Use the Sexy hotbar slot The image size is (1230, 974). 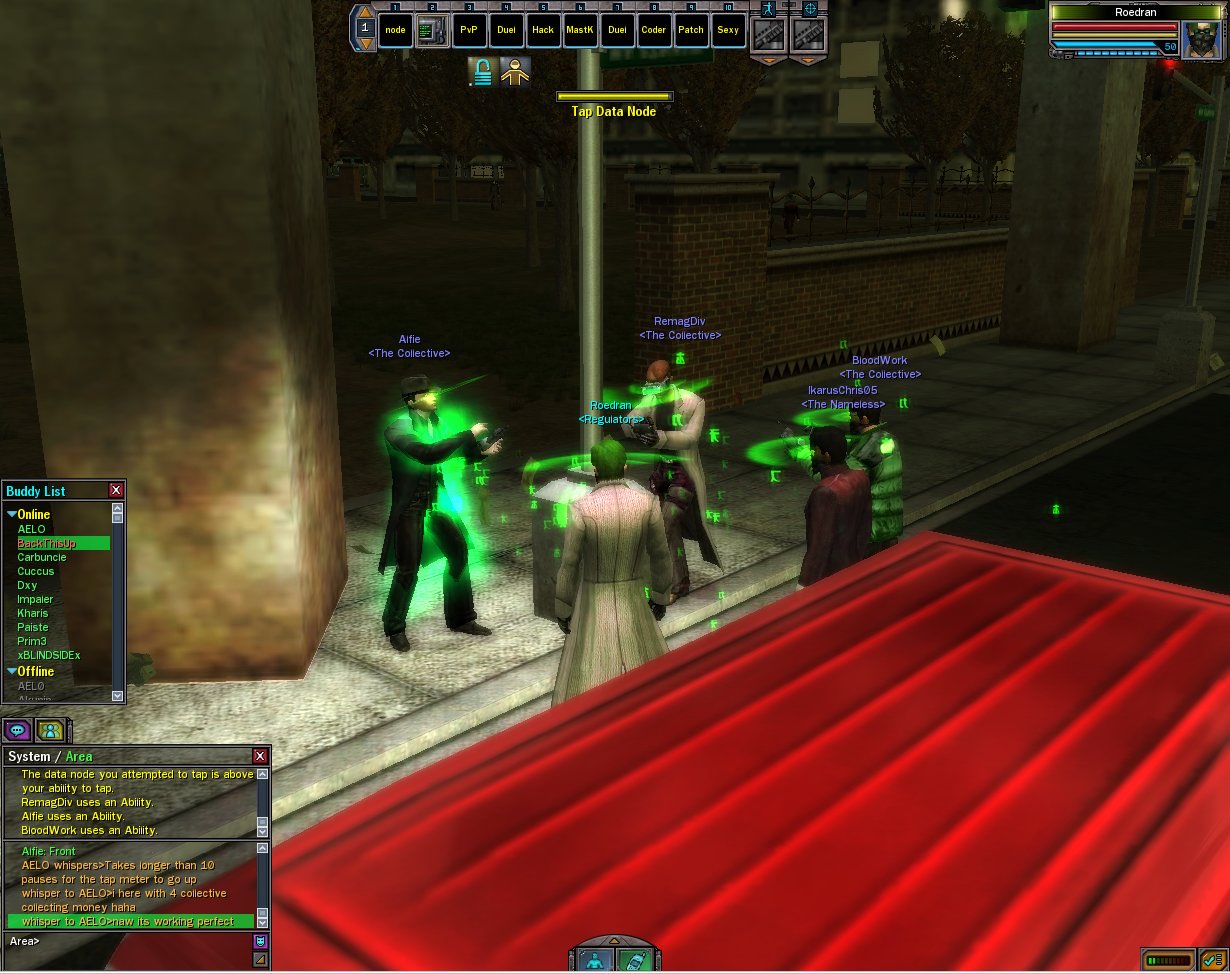pos(728,30)
